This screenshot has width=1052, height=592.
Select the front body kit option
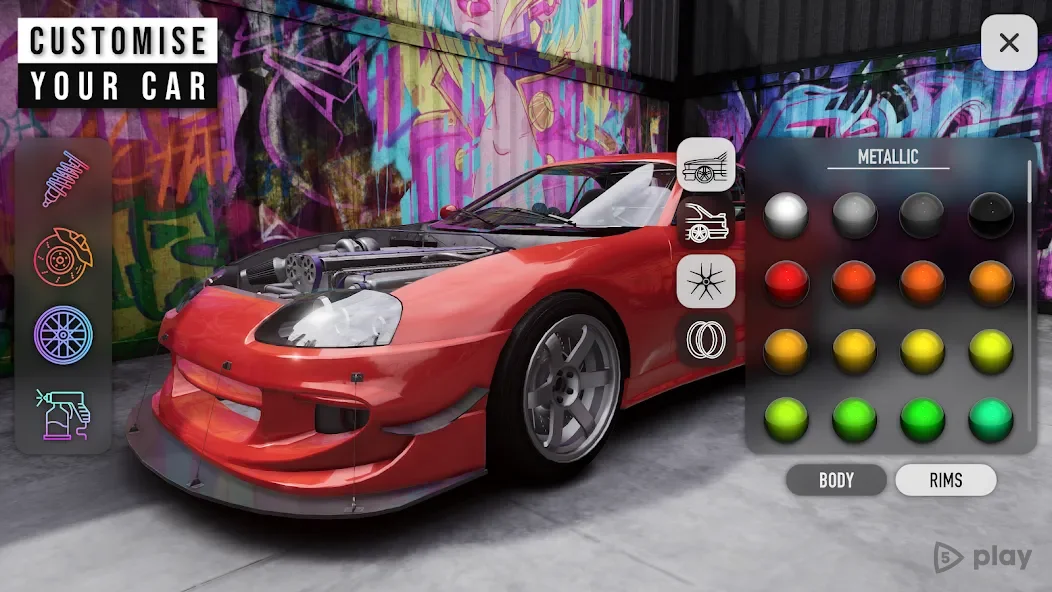click(x=706, y=165)
